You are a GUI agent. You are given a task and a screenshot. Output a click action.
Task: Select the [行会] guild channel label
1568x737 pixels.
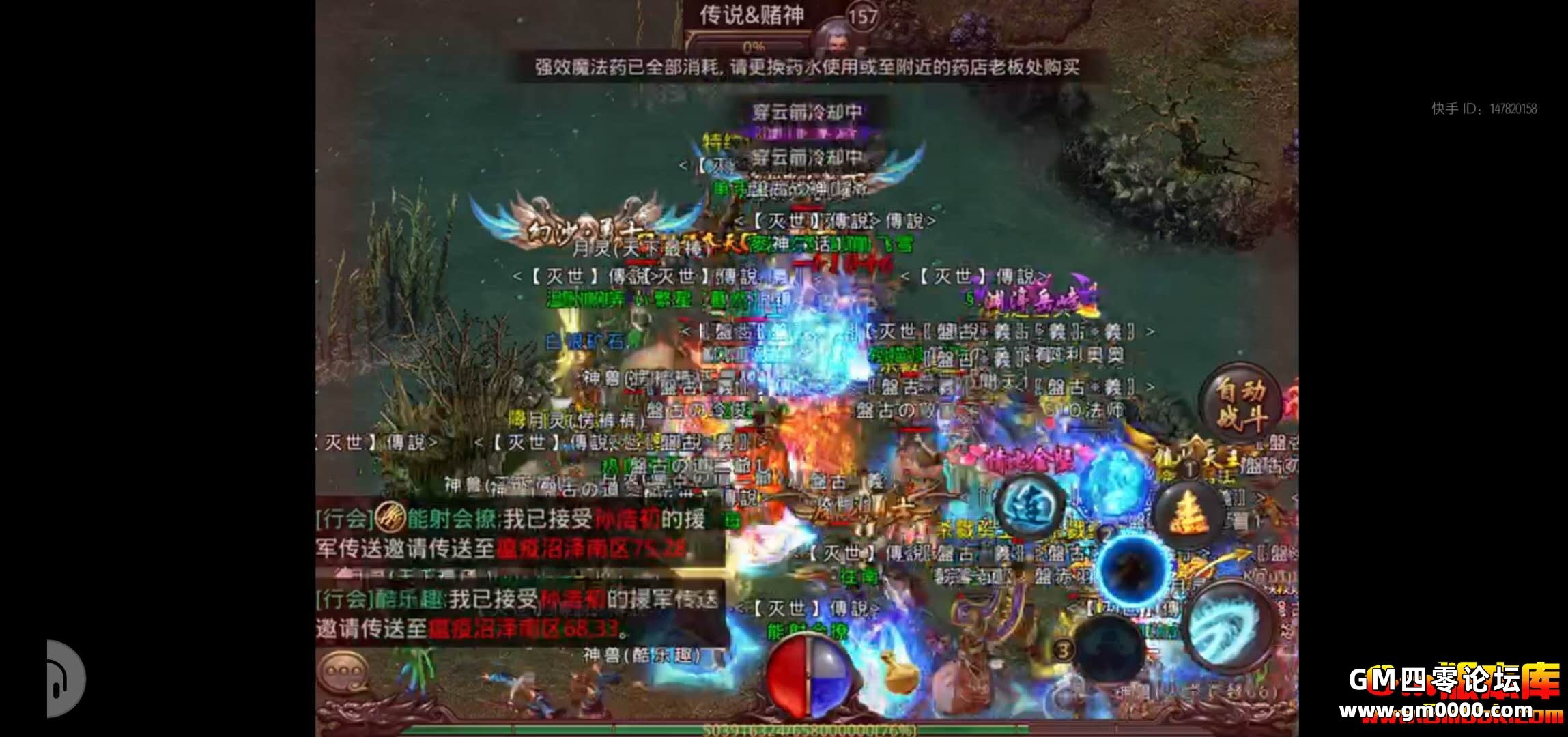click(345, 519)
